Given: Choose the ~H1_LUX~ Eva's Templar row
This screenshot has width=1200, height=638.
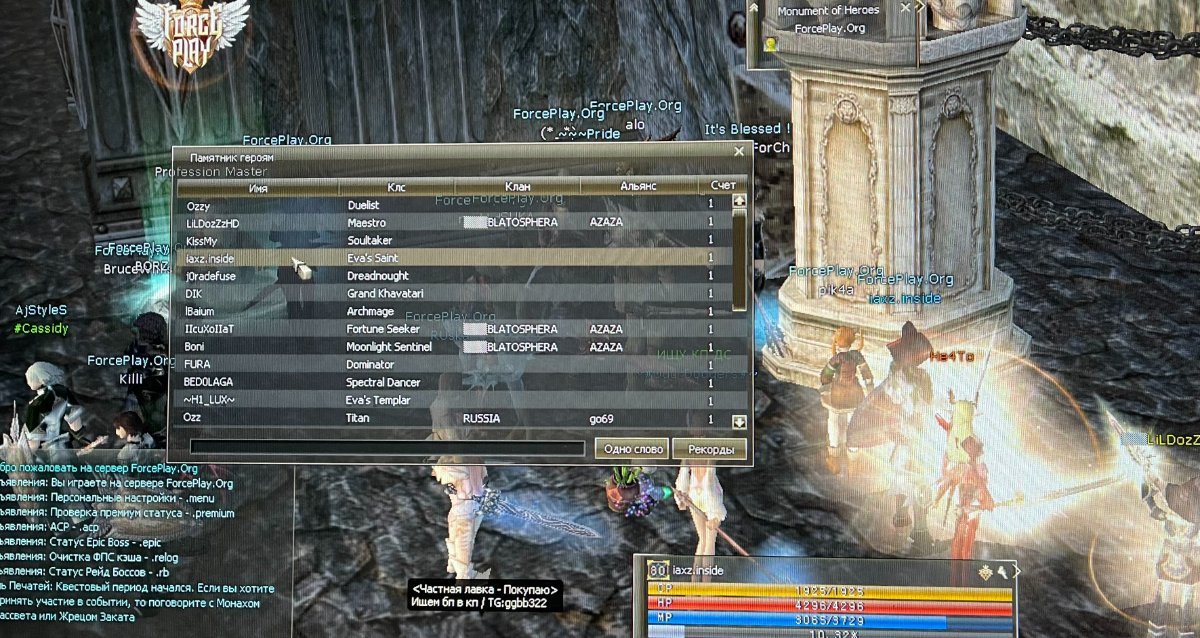Looking at the screenshot, I should tap(450, 401).
